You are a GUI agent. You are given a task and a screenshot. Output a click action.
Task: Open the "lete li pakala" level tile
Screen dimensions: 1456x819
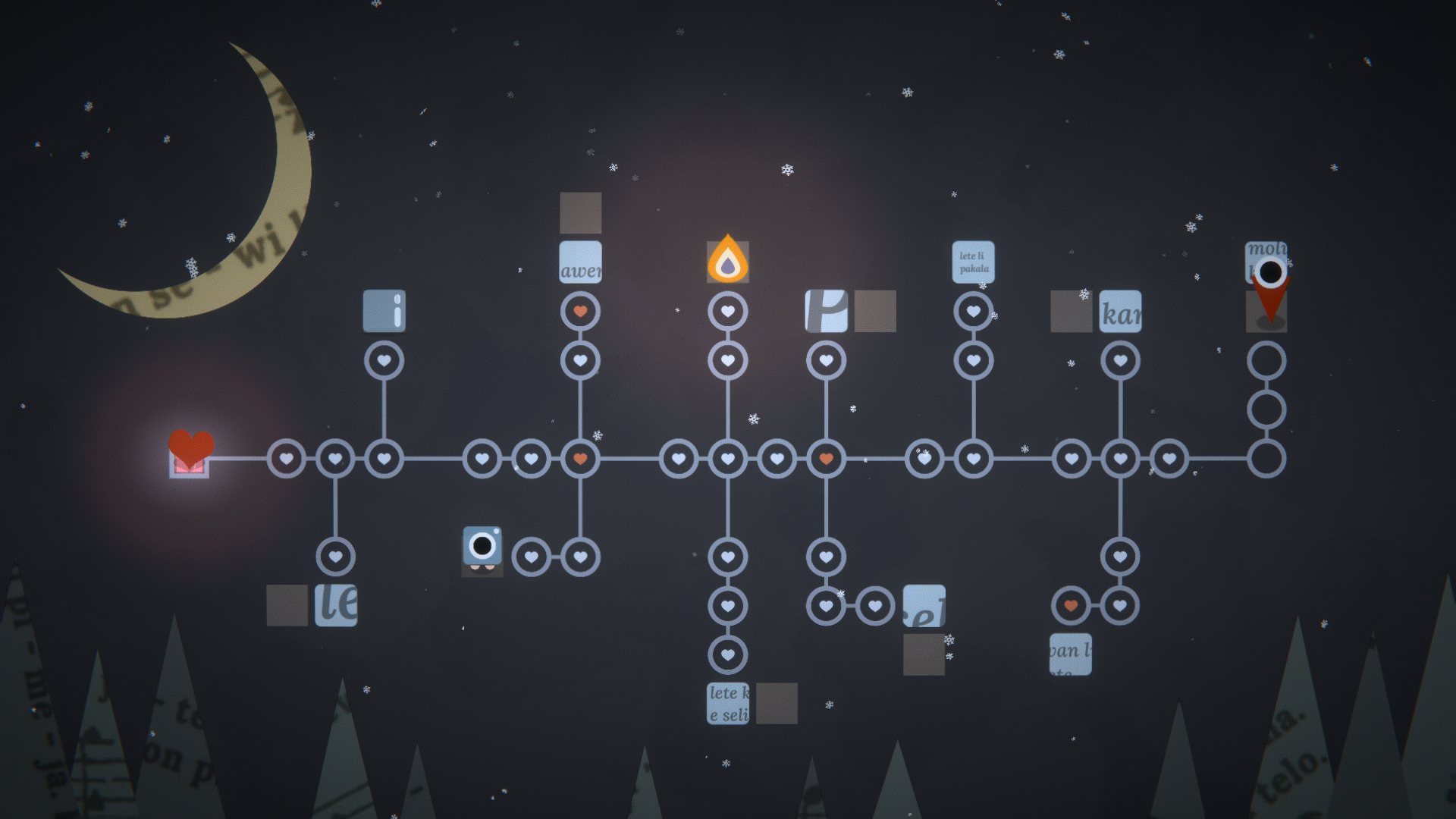click(x=973, y=262)
